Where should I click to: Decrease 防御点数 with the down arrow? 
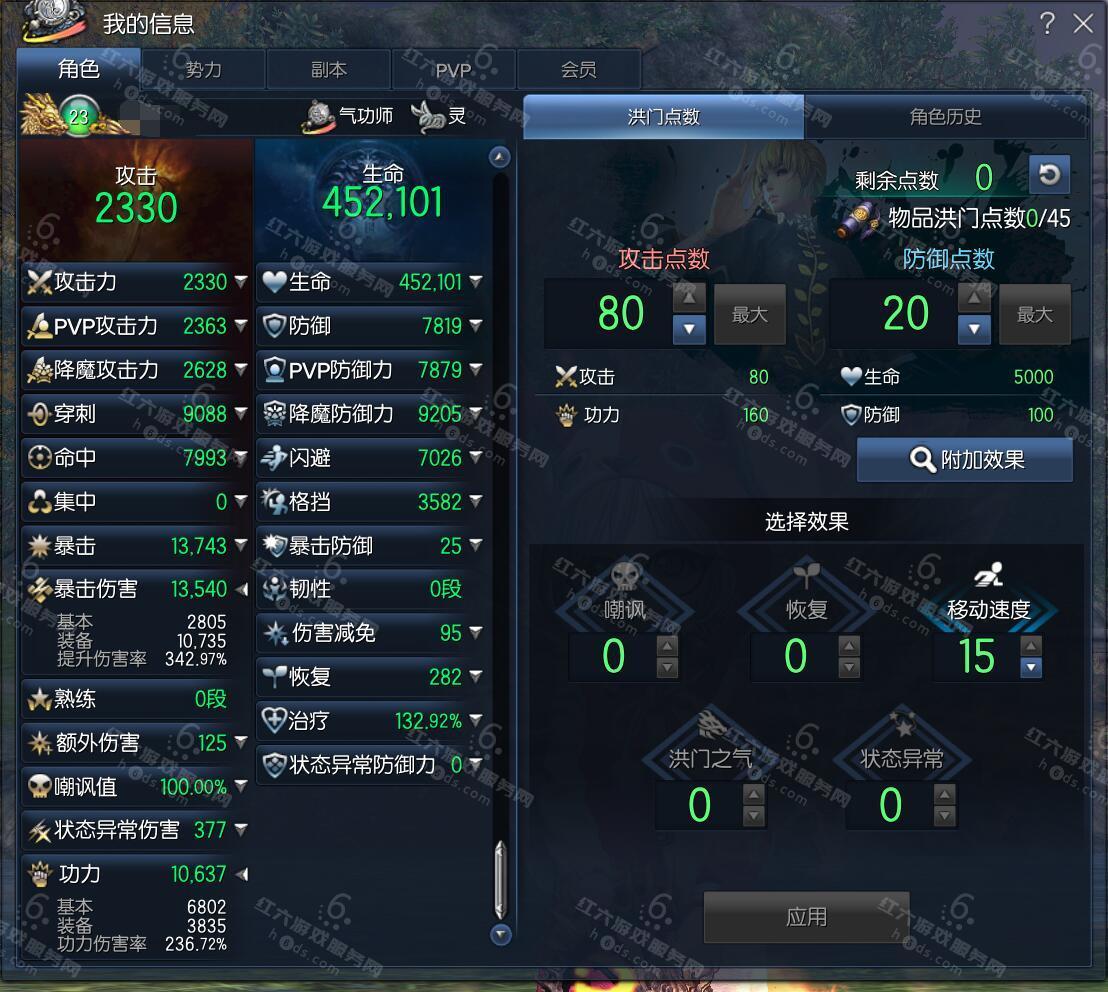click(x=974, y=328)
